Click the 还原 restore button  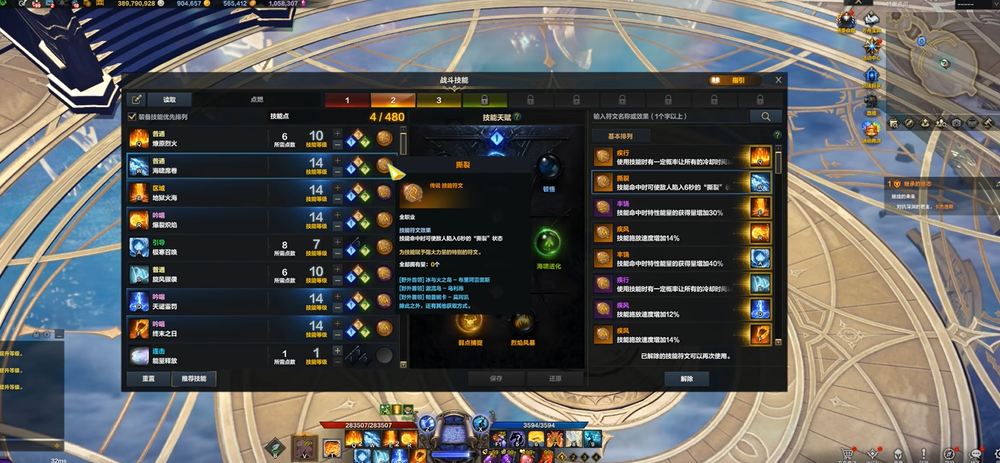(x=557, y=379)
